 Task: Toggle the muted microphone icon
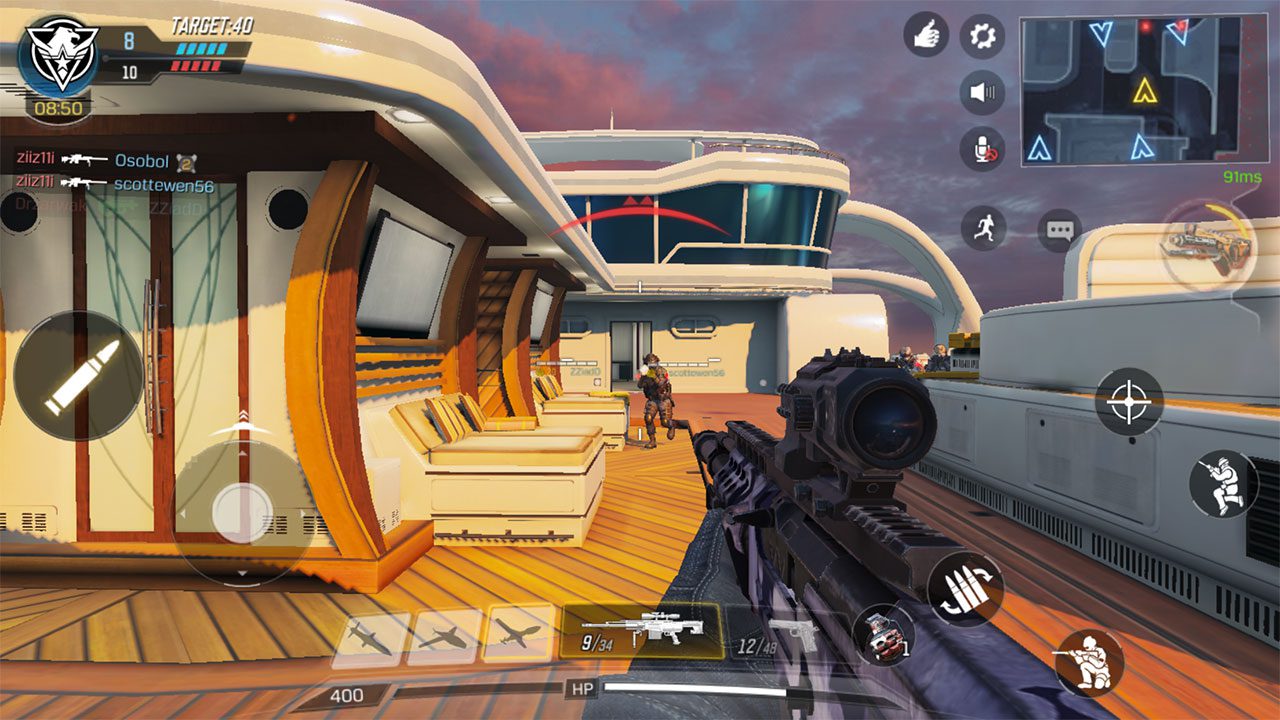click(x=982, y=149)
